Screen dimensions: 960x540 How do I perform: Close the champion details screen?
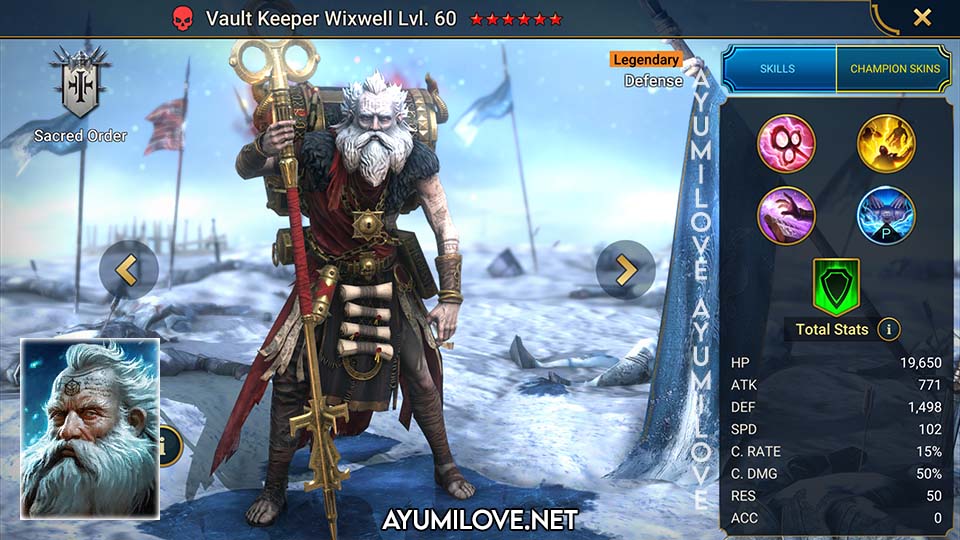(922, 17)
